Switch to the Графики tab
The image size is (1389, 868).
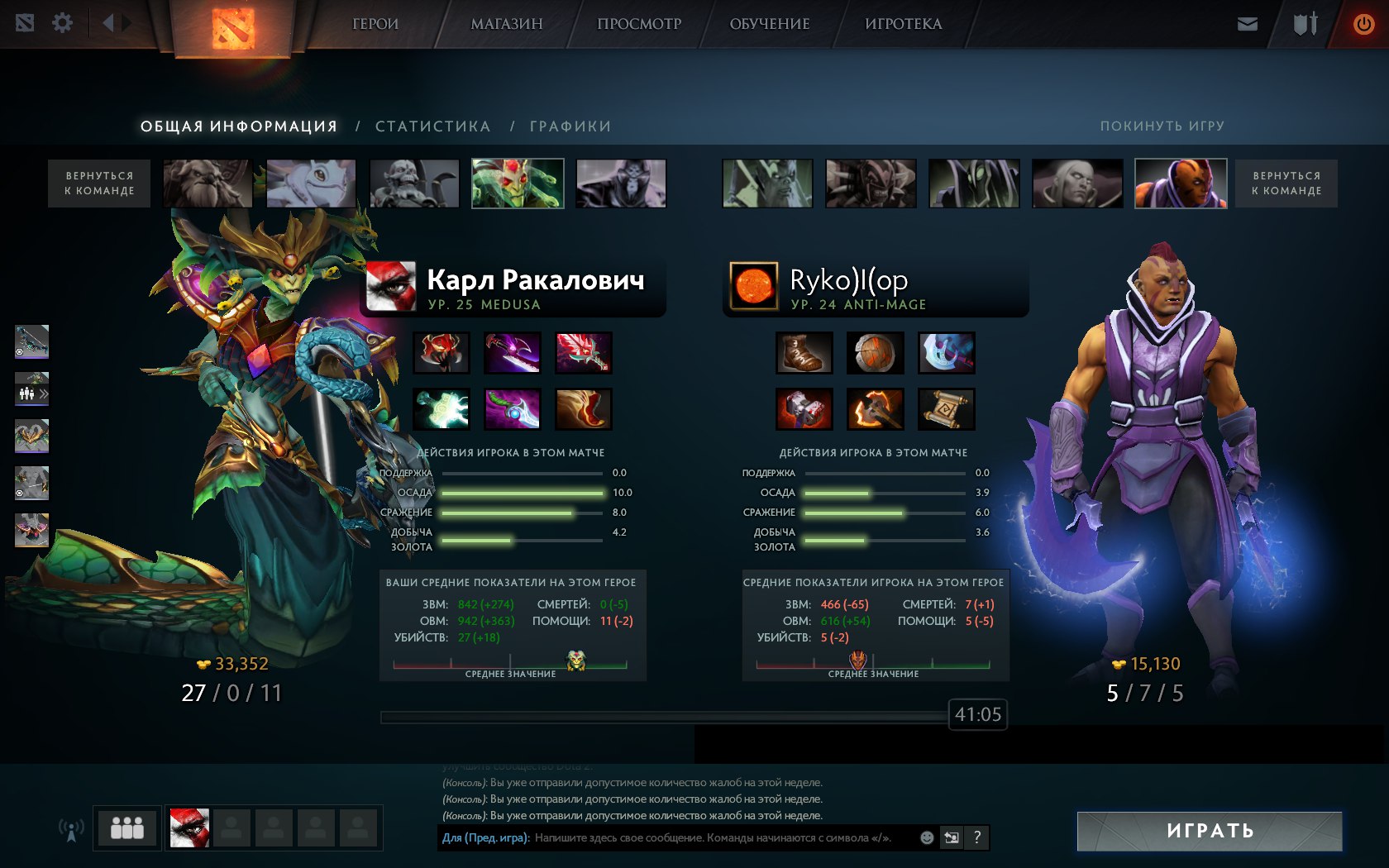570,126
